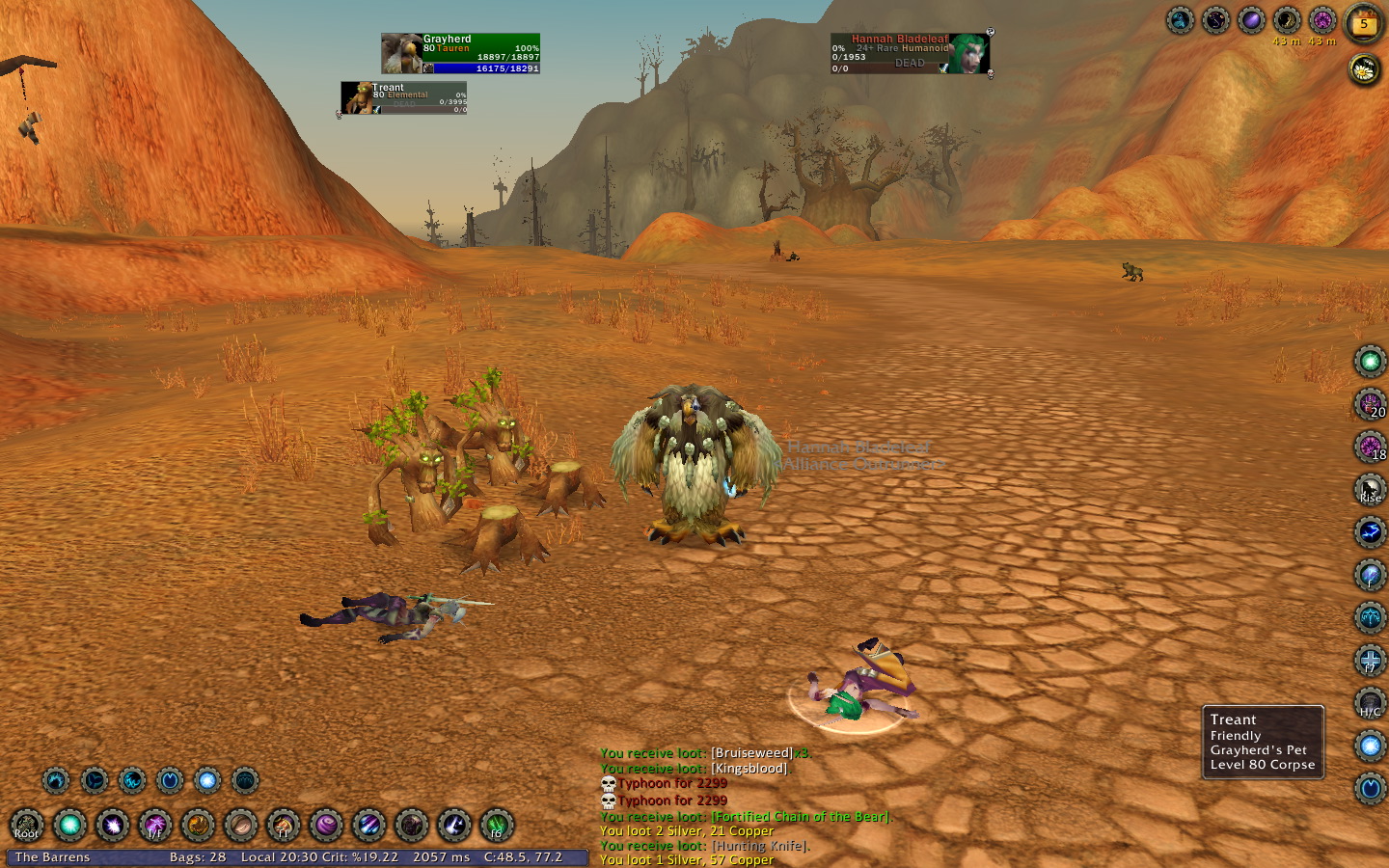Viewport: 1389px width, 868px height.
Task: Cast the teal glowing orb spell
Action: coord(69,826)
